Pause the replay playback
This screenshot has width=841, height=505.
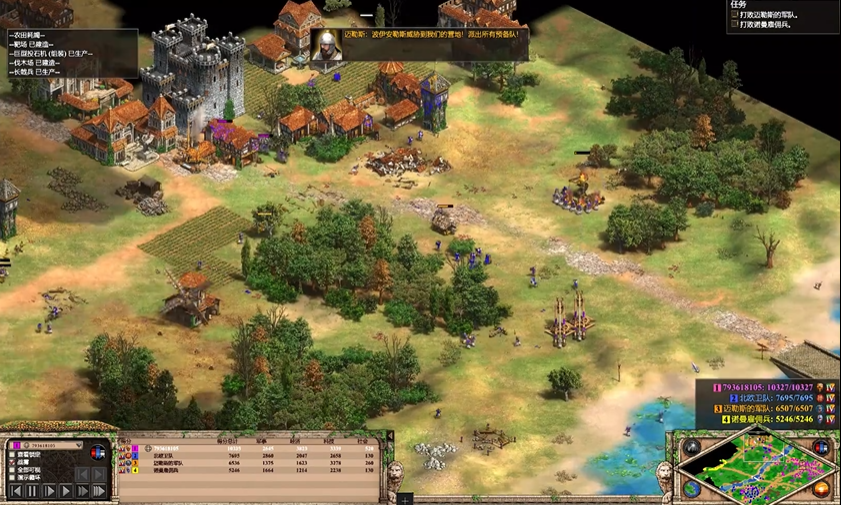(33, 491)
